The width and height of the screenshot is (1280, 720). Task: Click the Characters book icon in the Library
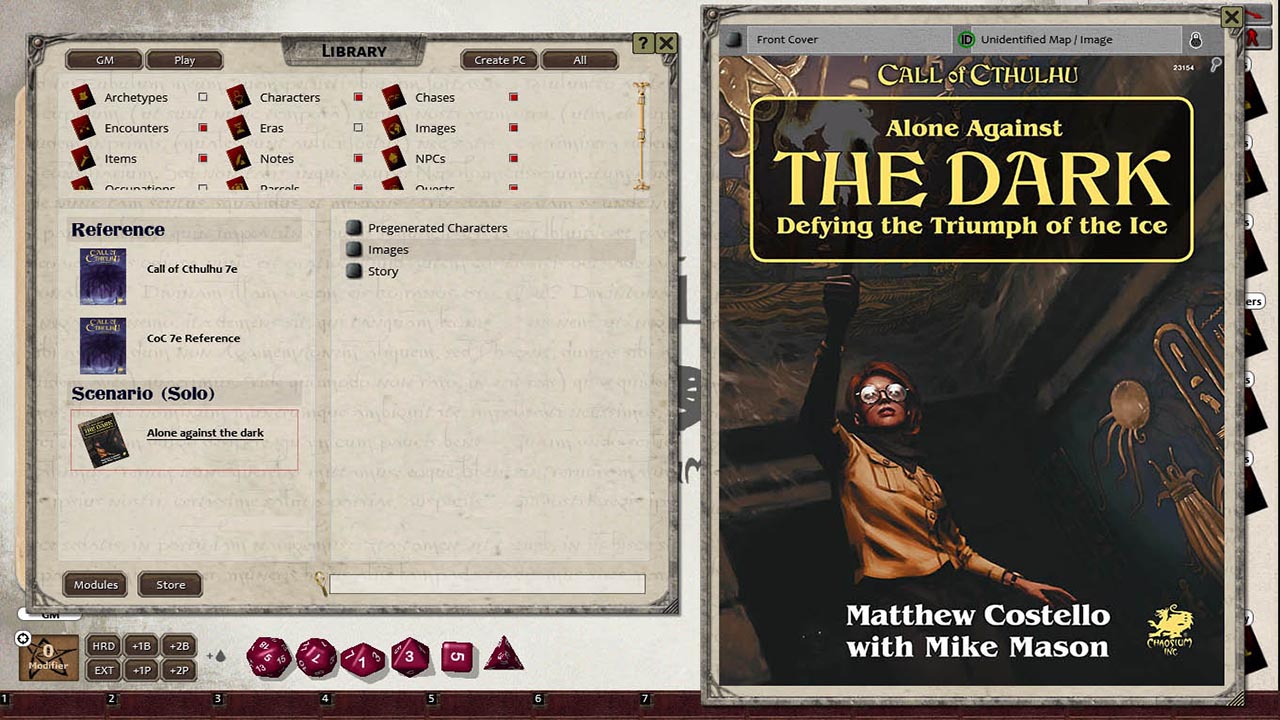(240, 97)
